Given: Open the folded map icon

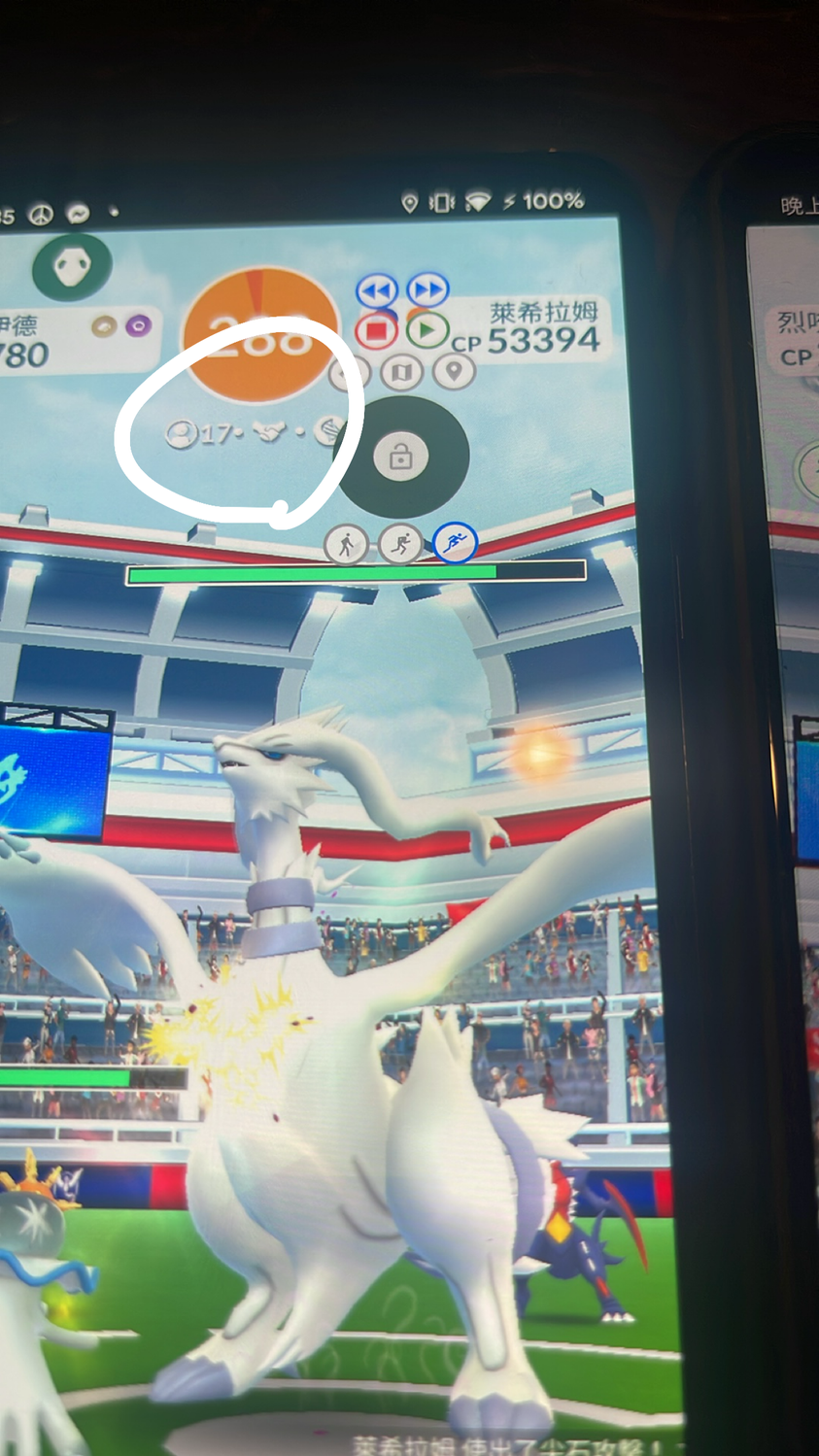Looking at the screenshot, I should [x=402, y=371].
